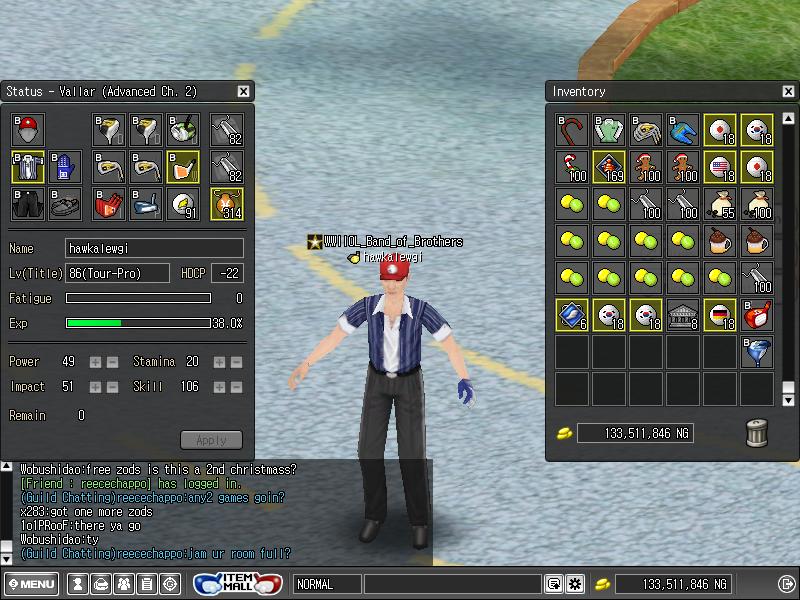Pick the USA flag golf ball
The width and height of the screenshot is (800, 600).
click(x=720, y=167)
